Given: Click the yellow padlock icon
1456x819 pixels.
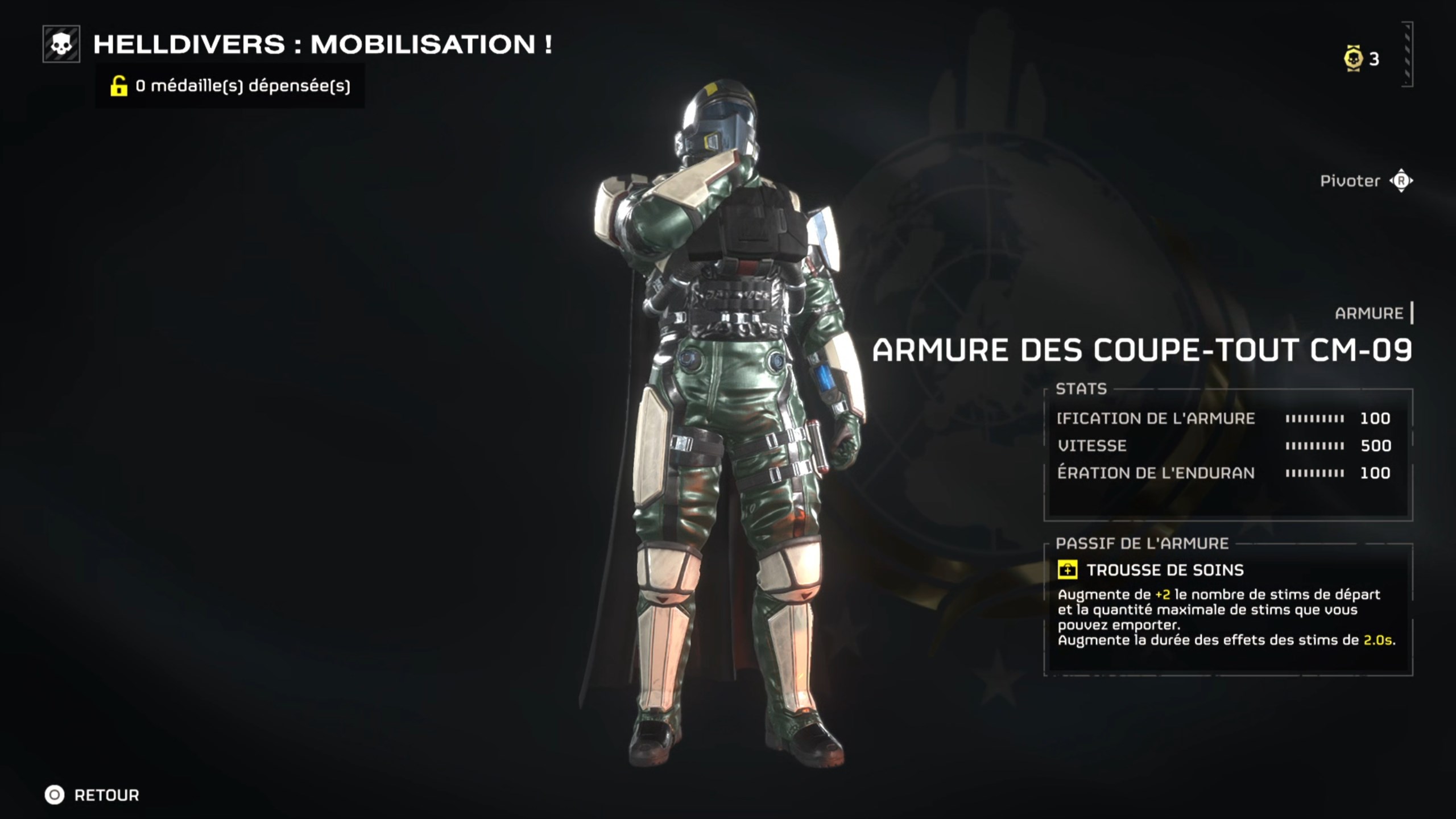Looking at the screenshot, I should click(118, 86).
